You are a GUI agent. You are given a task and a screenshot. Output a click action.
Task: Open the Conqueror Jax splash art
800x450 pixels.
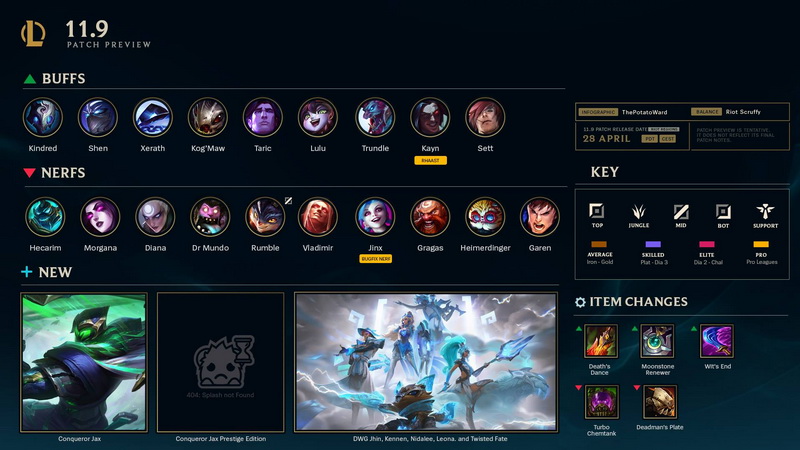(x=84, y=361)
